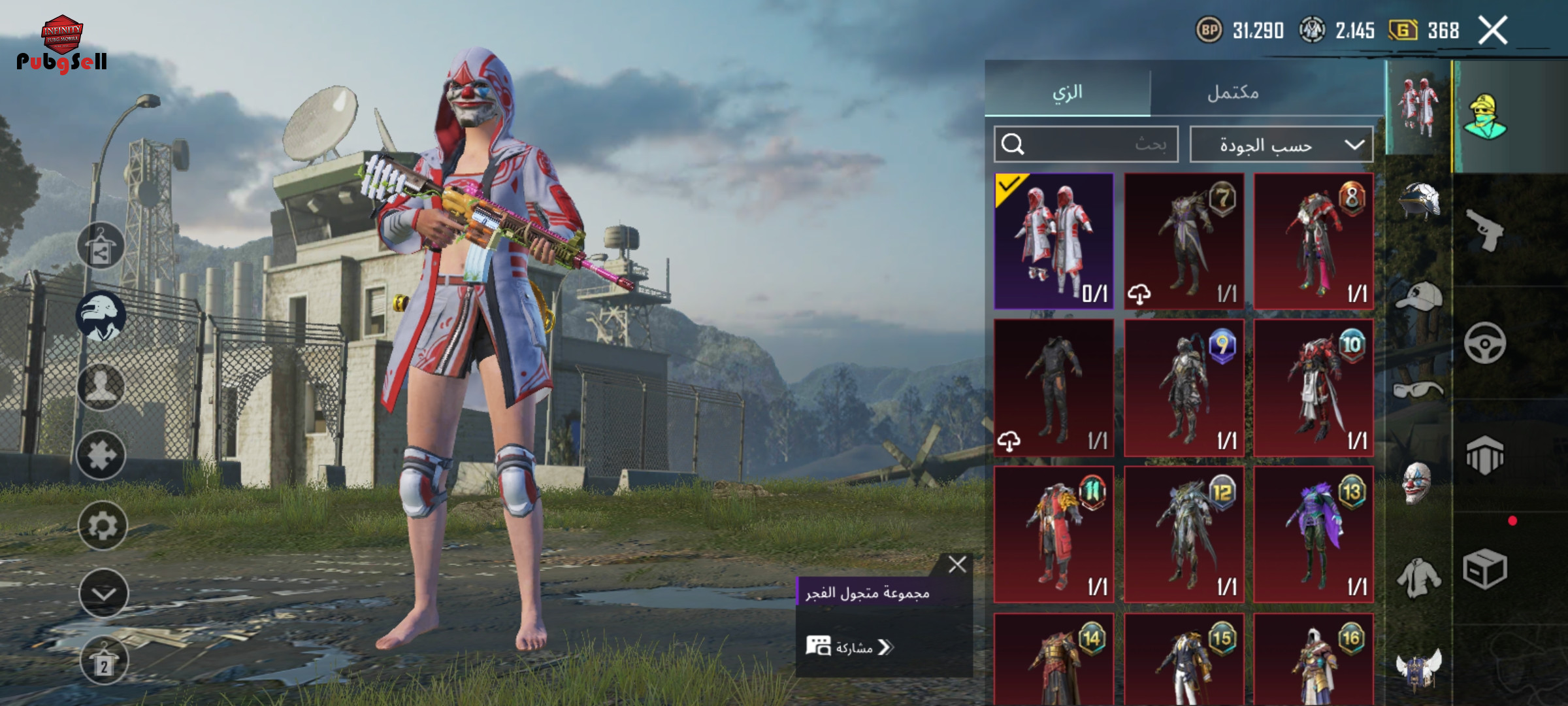Click the gear settings icon
This screenshot has height=706, width=1568.
pyautogui.click(x=103, y=526)
